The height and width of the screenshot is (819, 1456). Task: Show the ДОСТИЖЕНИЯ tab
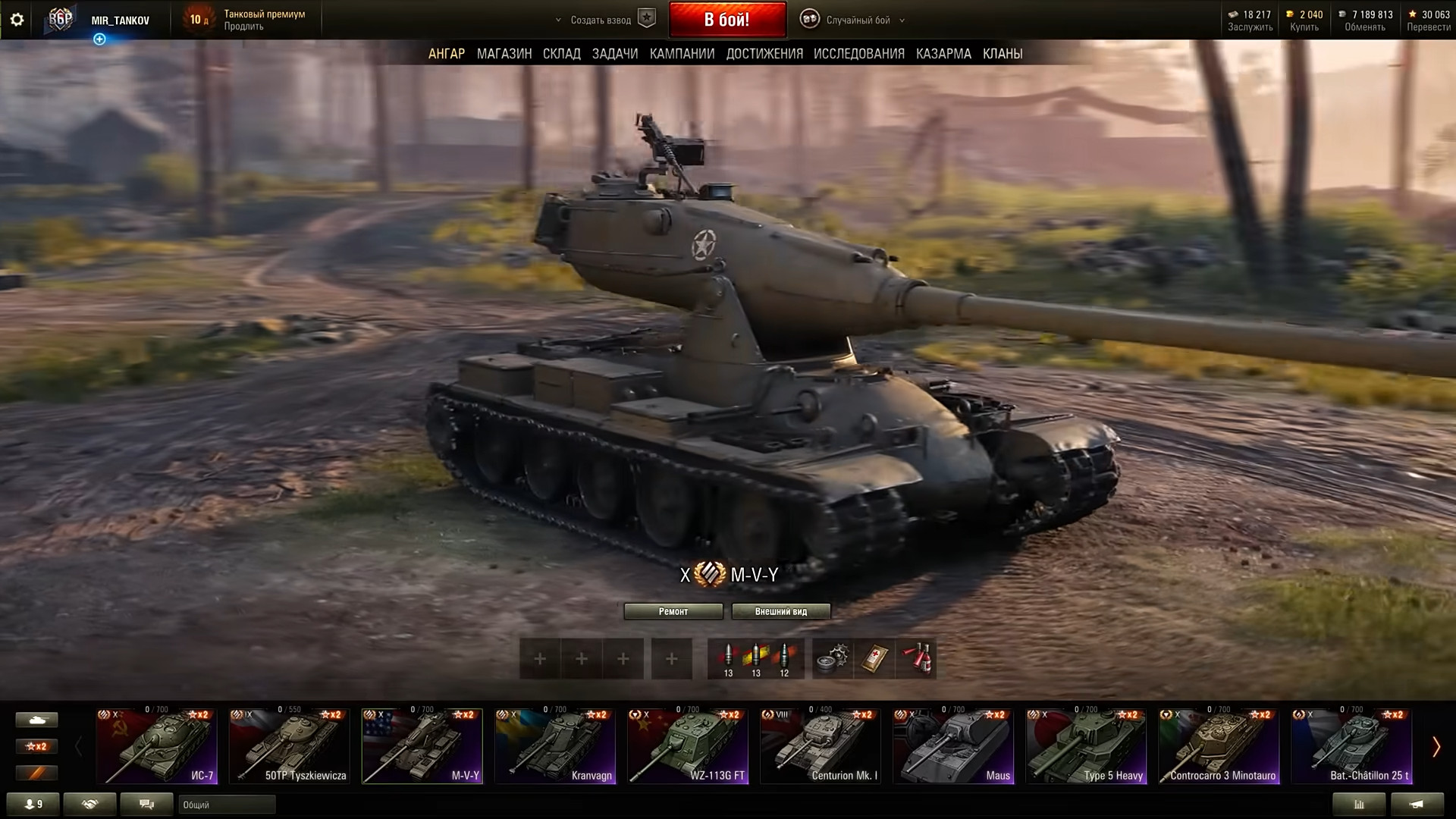764,54
